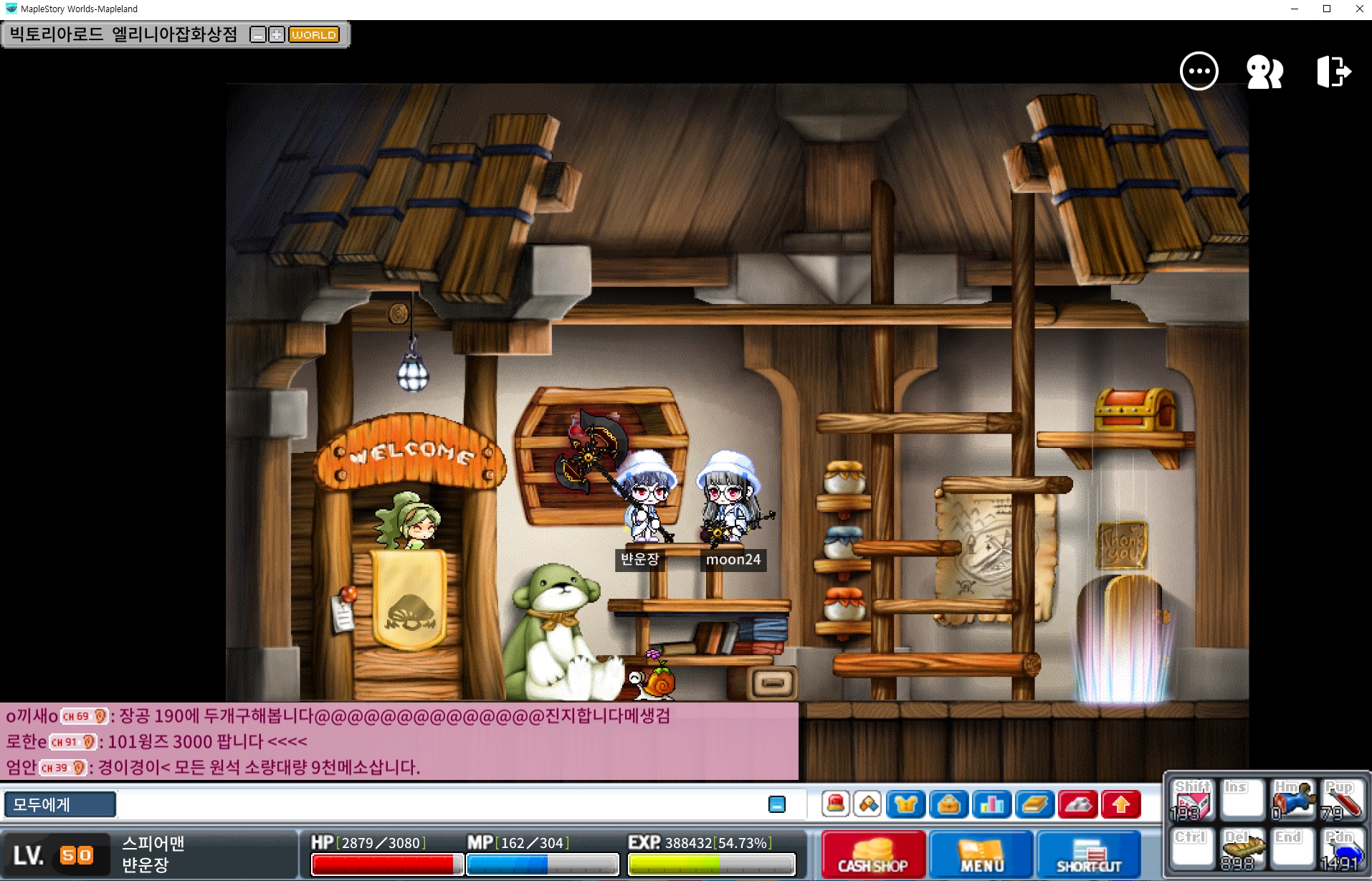The image size is (1372, 881).
Task: Open the WORLD map button
Action: tap(313, 35)
